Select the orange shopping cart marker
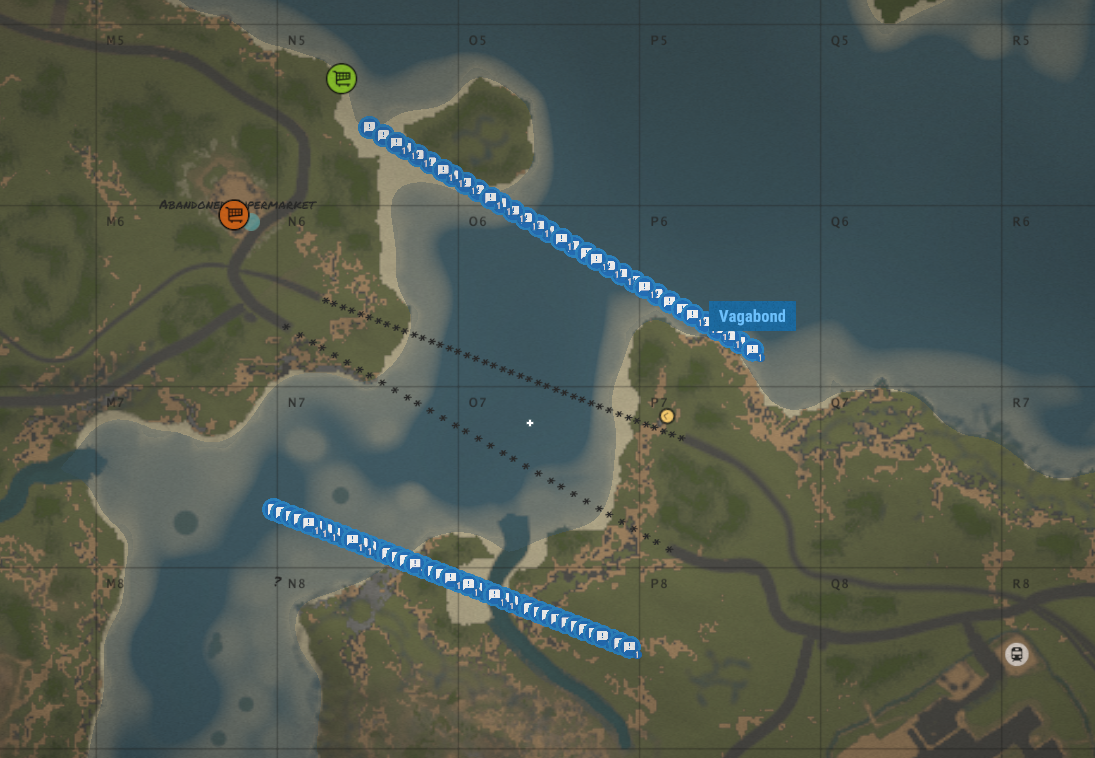The image size is (1095, 758). [x=234, y=214]
